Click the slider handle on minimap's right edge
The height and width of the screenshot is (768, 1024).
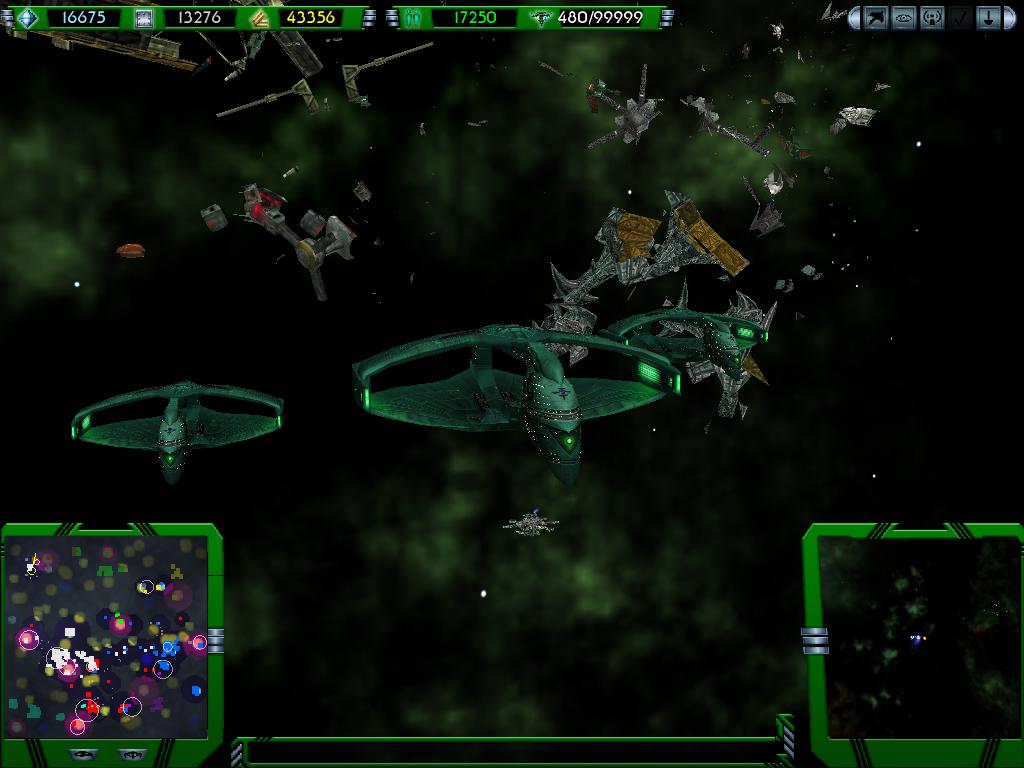pos(215,640)
